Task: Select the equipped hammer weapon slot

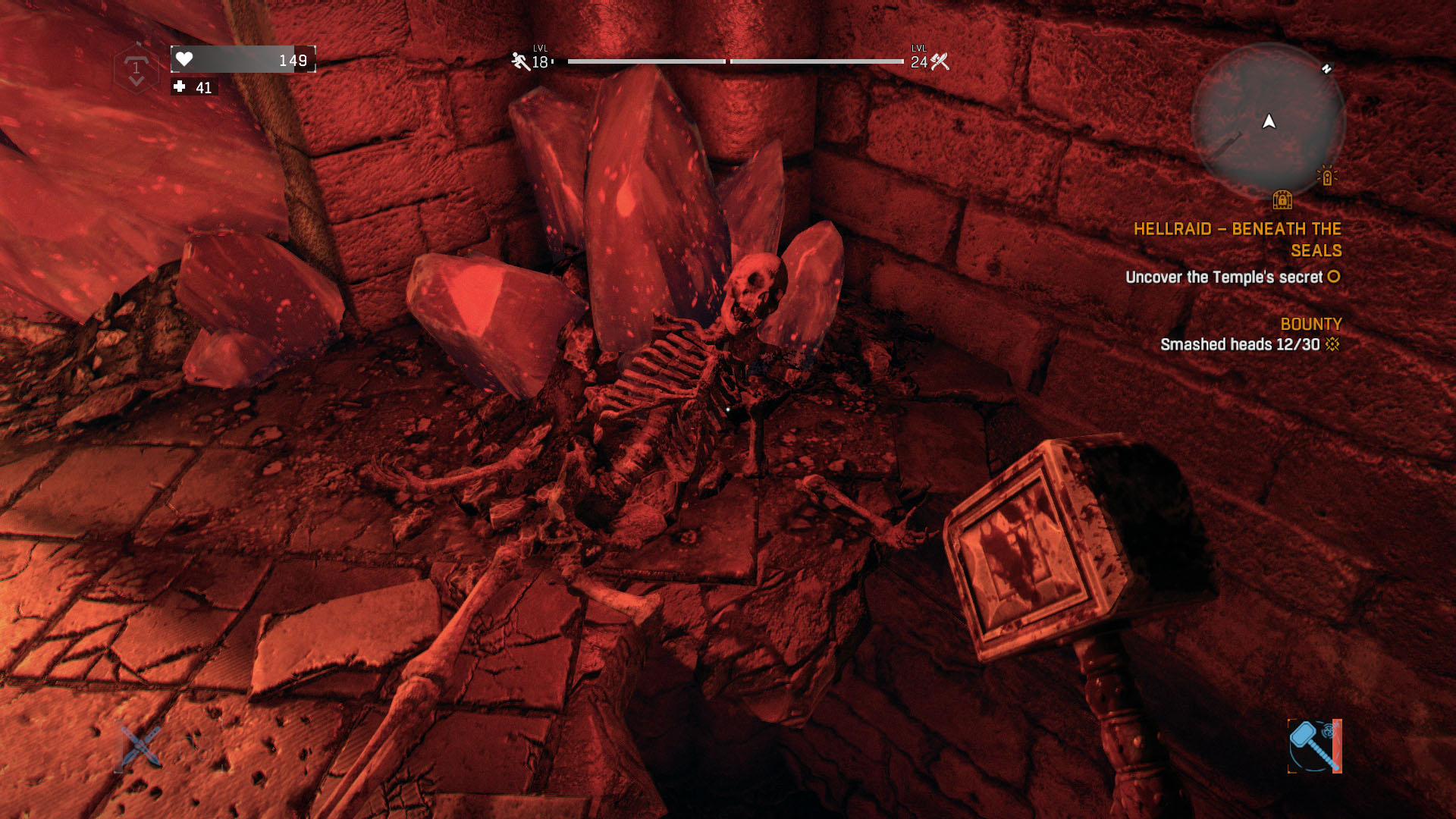Action: [x=1314, y=746]
